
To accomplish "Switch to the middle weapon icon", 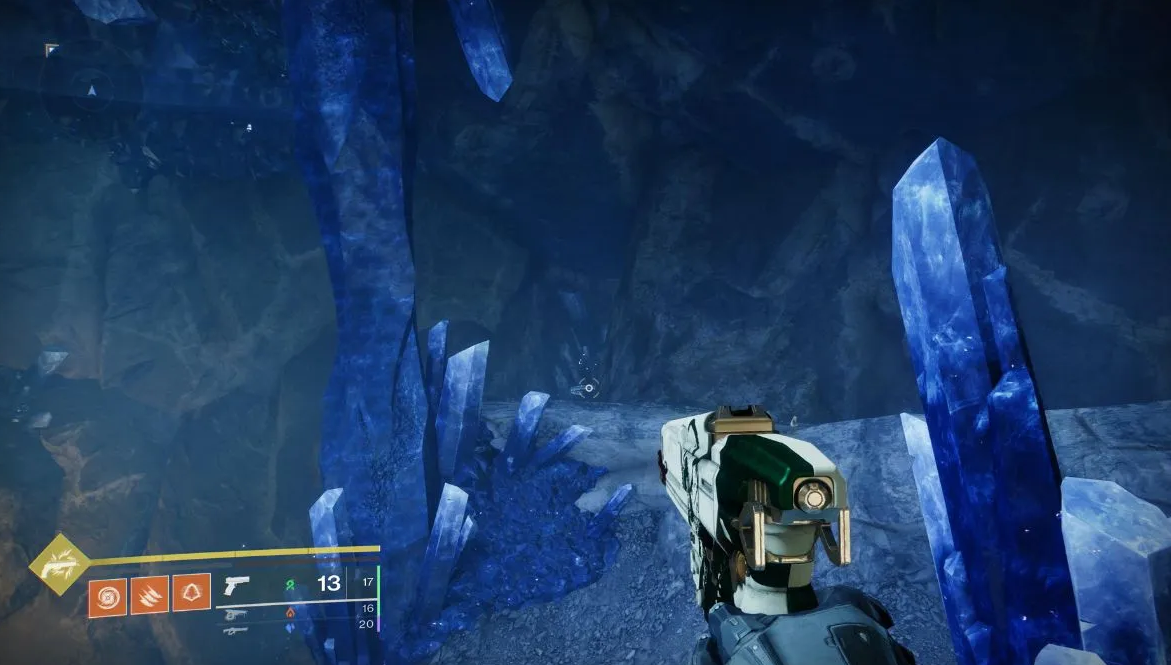I will point(235,613).
